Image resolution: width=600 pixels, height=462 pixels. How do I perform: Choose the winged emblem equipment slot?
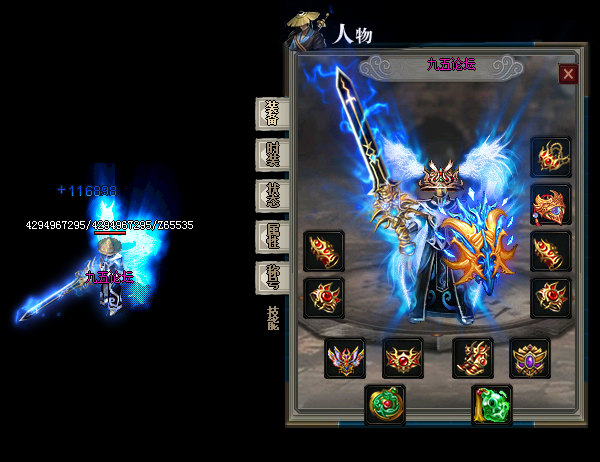coord(344,357)
